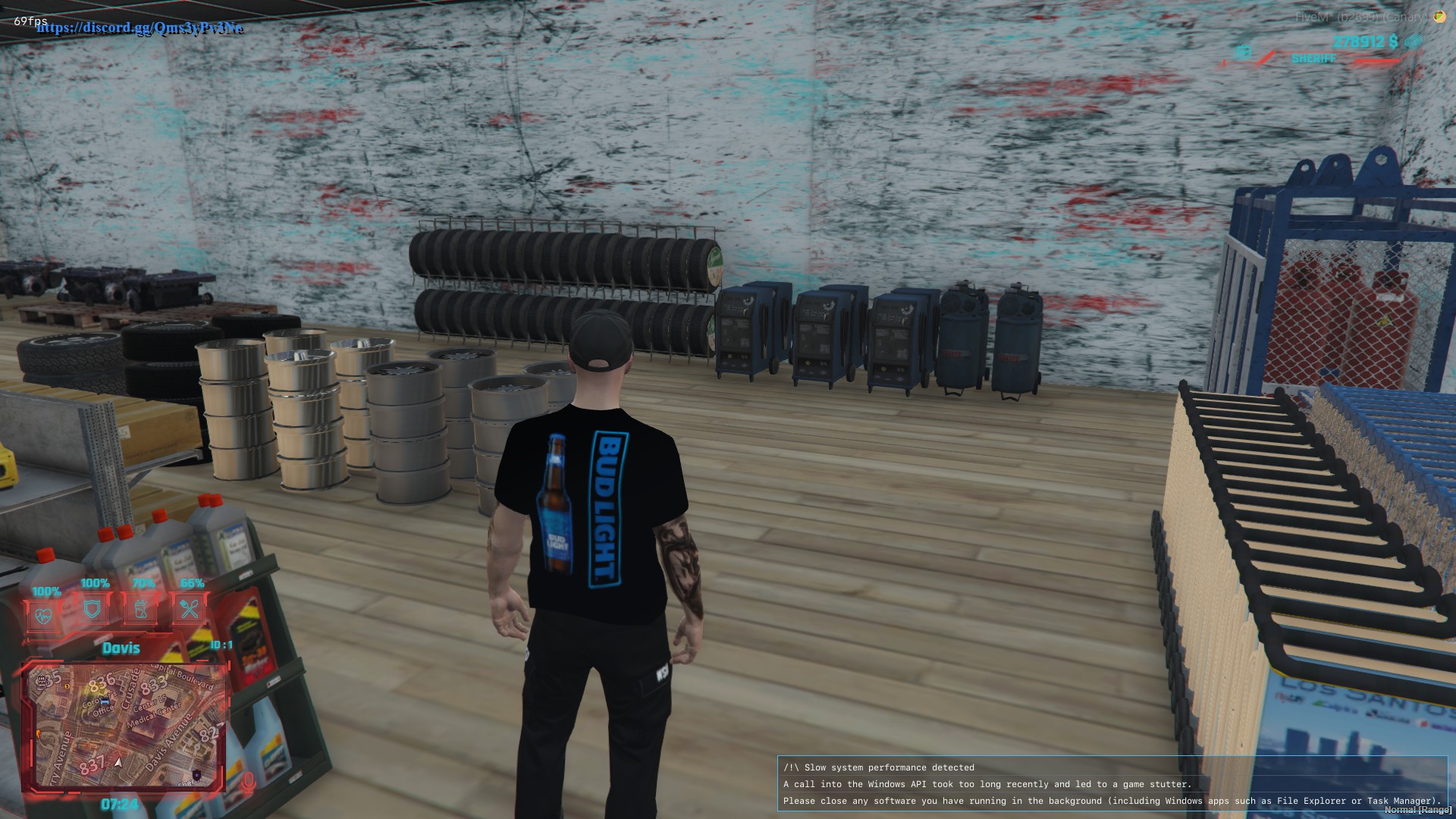Select the heart health icon

[42, 613]
